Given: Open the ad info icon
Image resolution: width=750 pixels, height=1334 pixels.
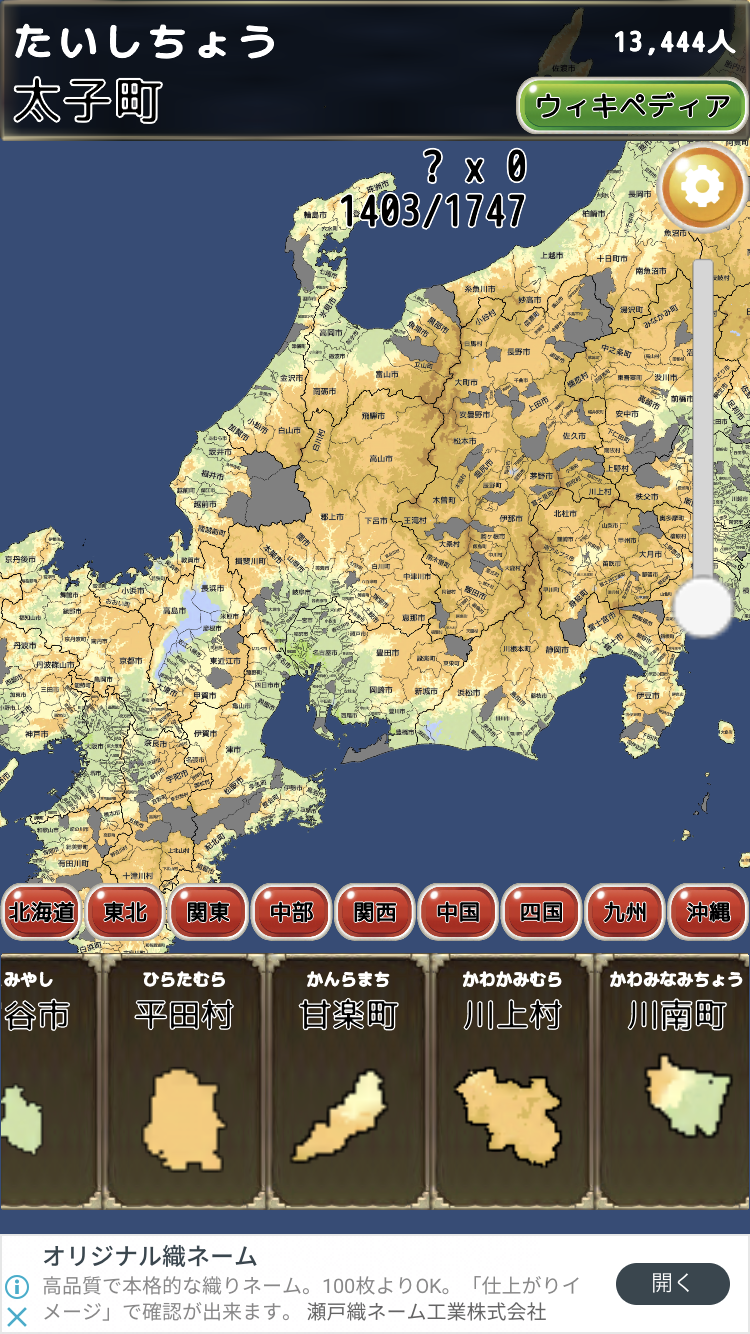Looking at the screenshot, I should 17,1286.
